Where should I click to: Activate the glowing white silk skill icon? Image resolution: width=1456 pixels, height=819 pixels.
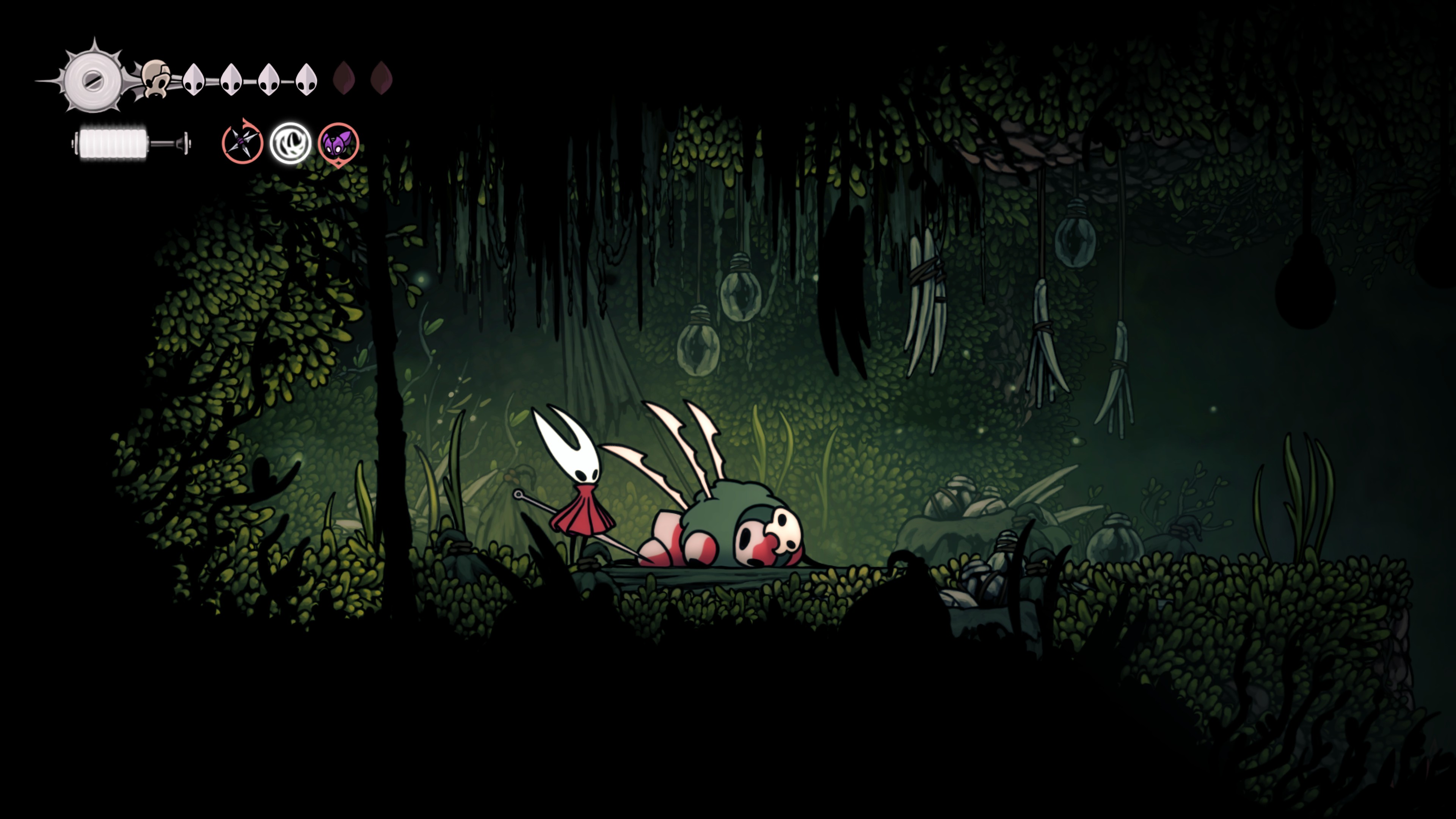click(x=290, y=143)
